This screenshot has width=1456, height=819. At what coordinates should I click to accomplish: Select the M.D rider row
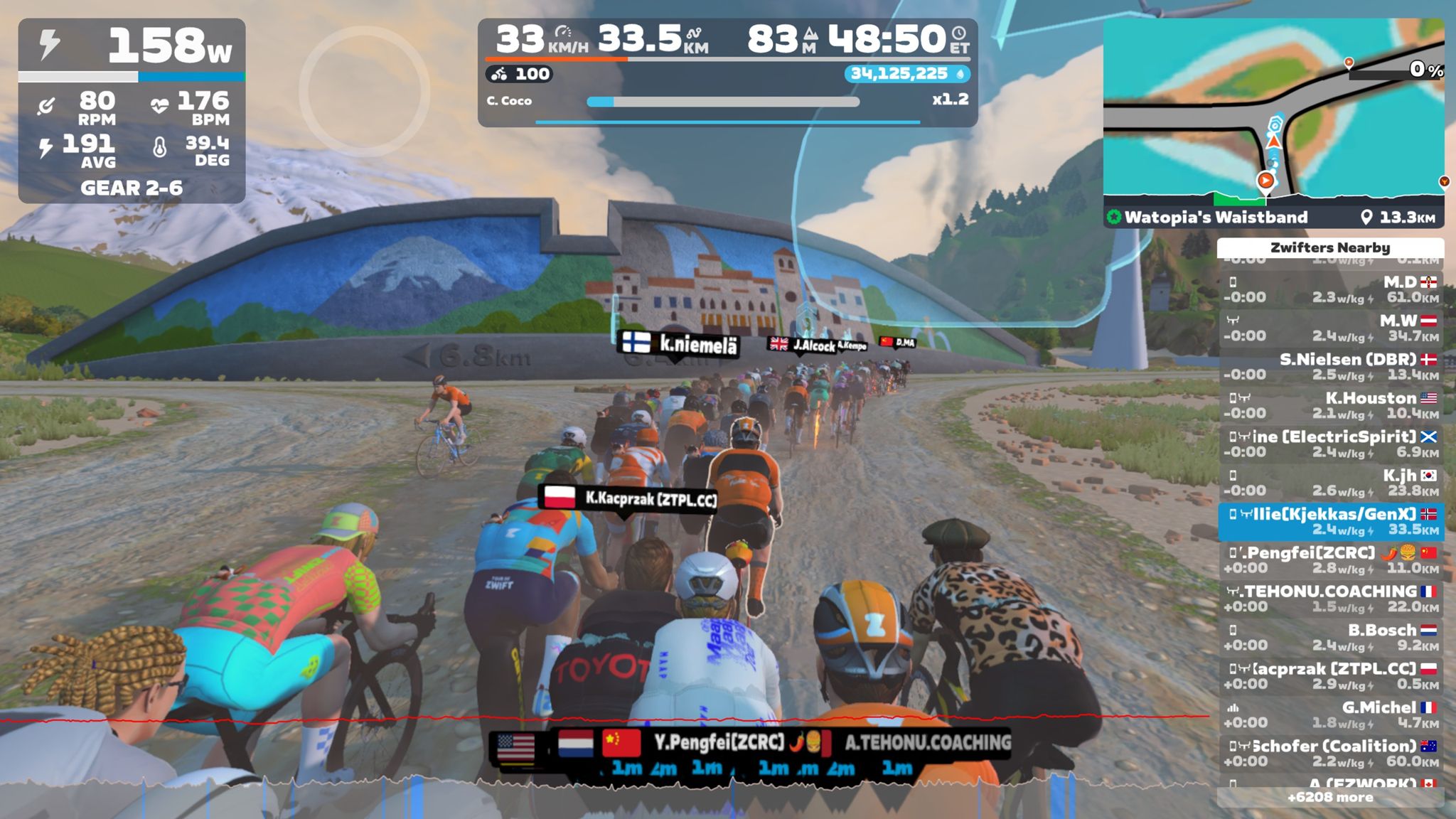pos(1330,289)
